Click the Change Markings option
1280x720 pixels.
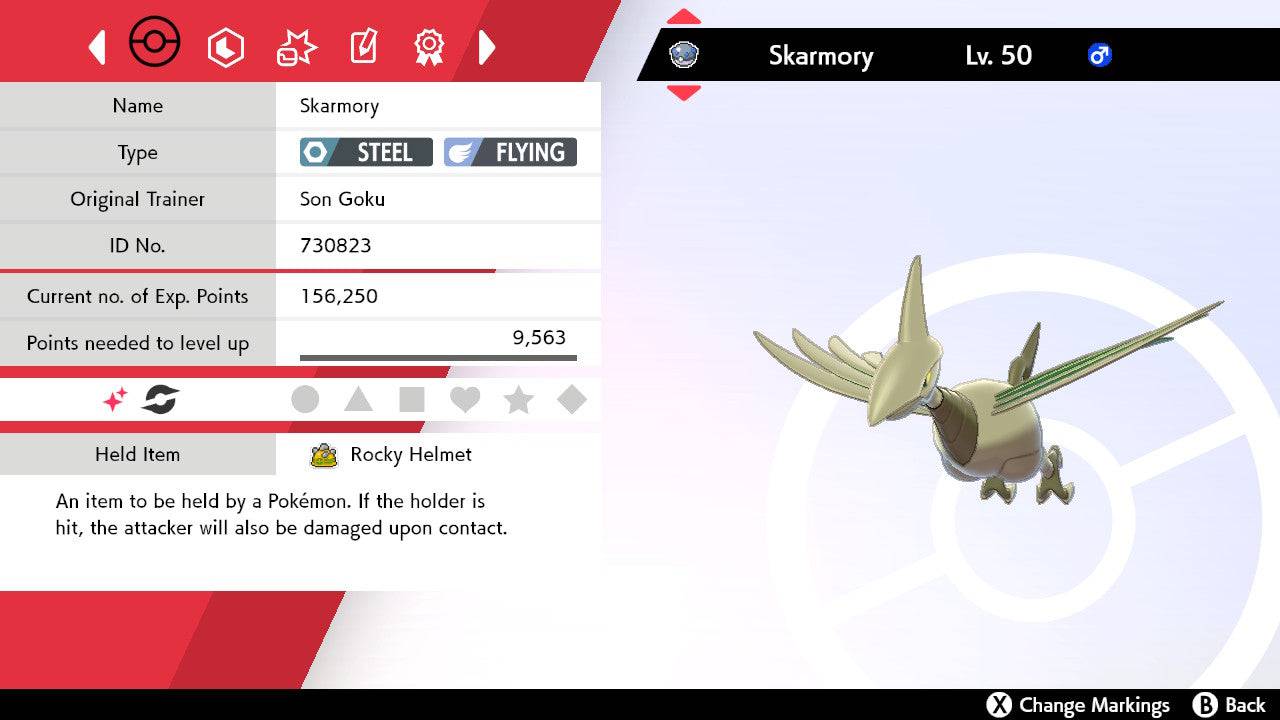pyautogui.click(x=1079, y=705)
